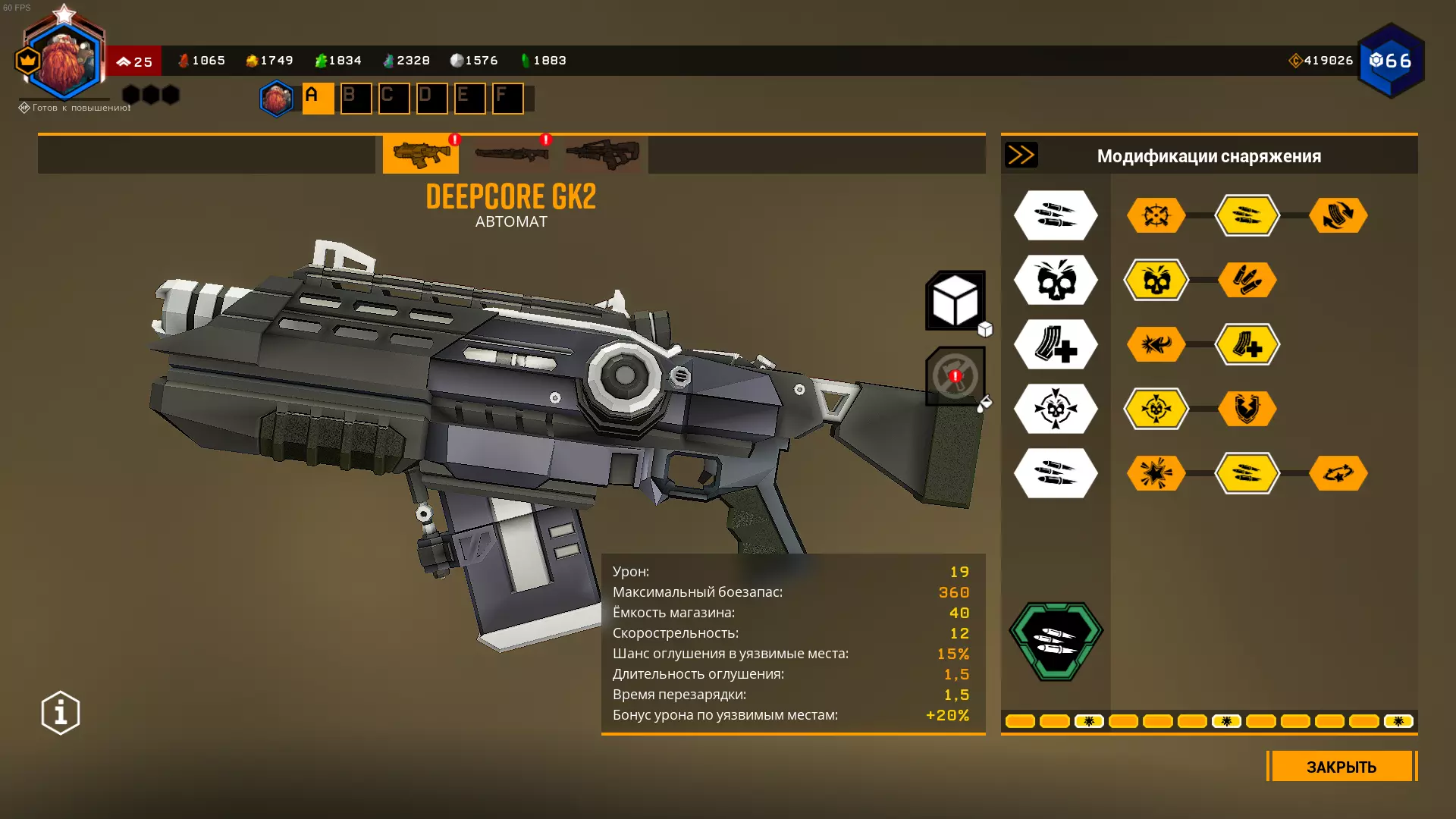The image size is (1456, 819).
Task: Close the weapon modification screen
Action: [1341, 766]
